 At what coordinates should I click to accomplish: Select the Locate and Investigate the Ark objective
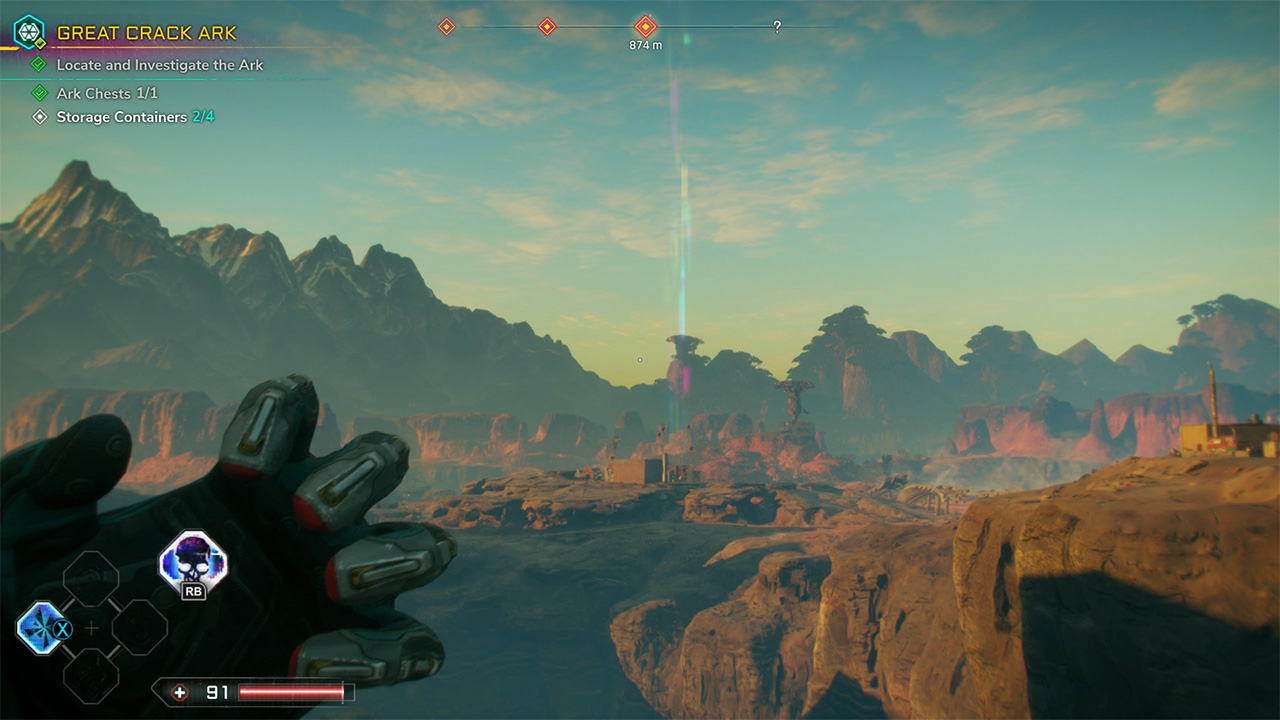pos(159,65)
